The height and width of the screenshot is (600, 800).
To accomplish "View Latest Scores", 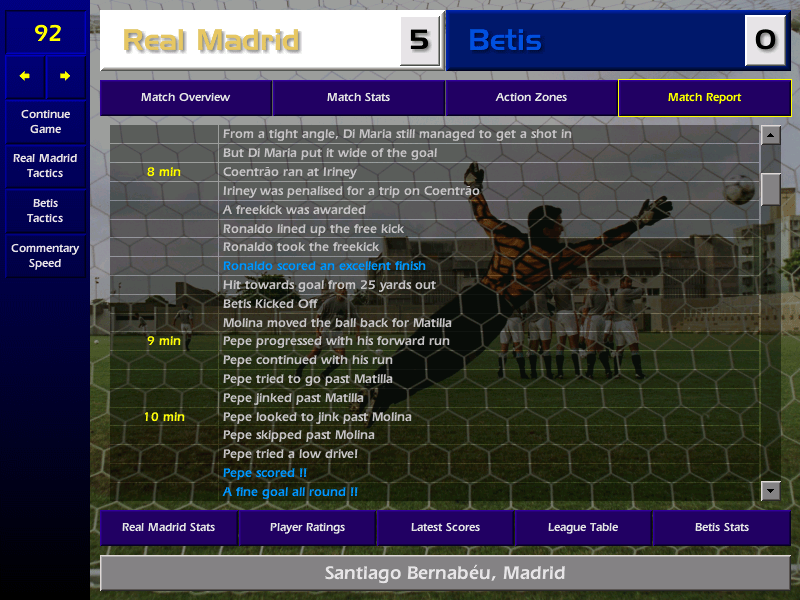I will click(x=445, y=528).
